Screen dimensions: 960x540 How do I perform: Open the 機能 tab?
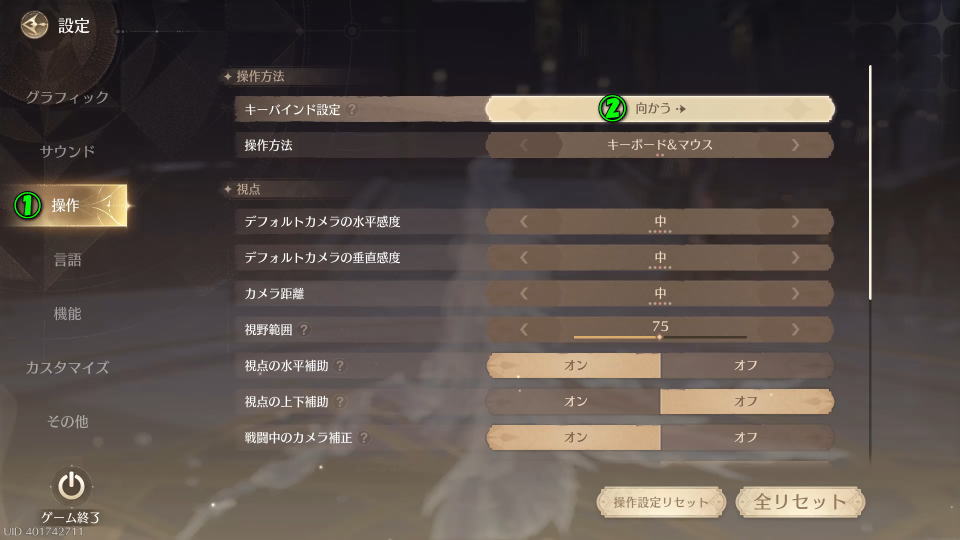tap(67, 313)
